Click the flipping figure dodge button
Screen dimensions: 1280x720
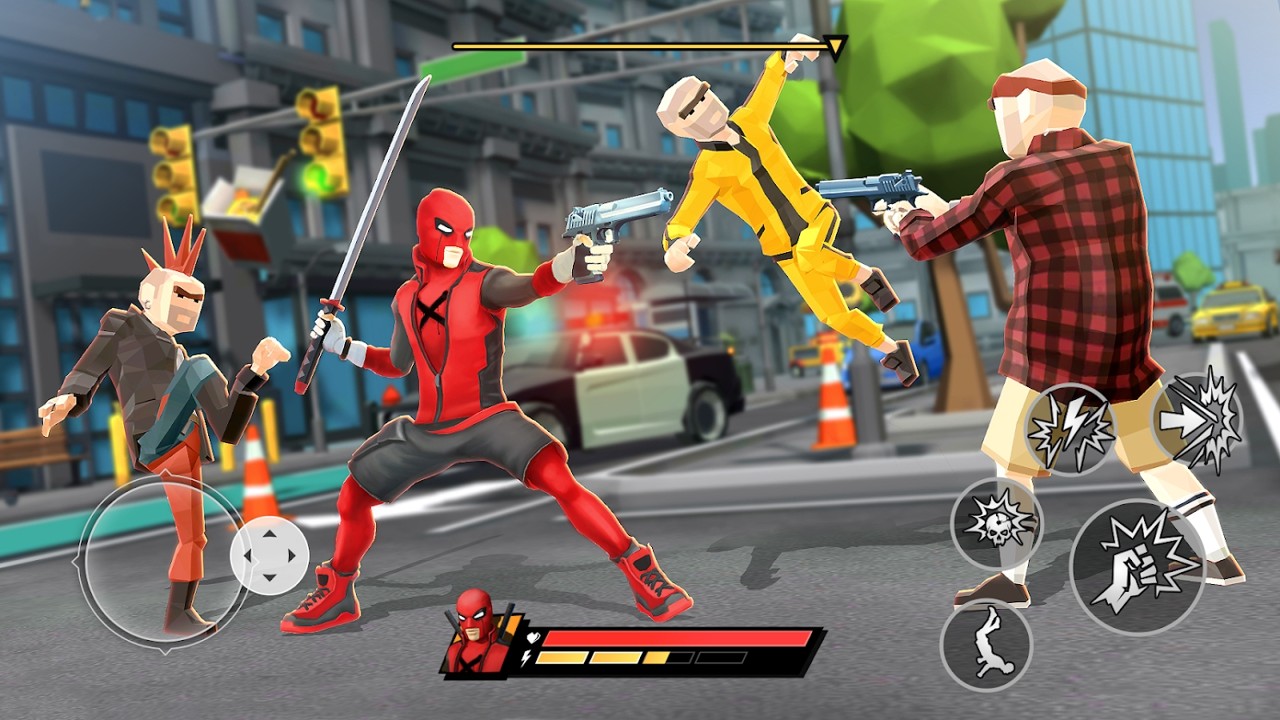pyautogui.click(x=986, y=645)
